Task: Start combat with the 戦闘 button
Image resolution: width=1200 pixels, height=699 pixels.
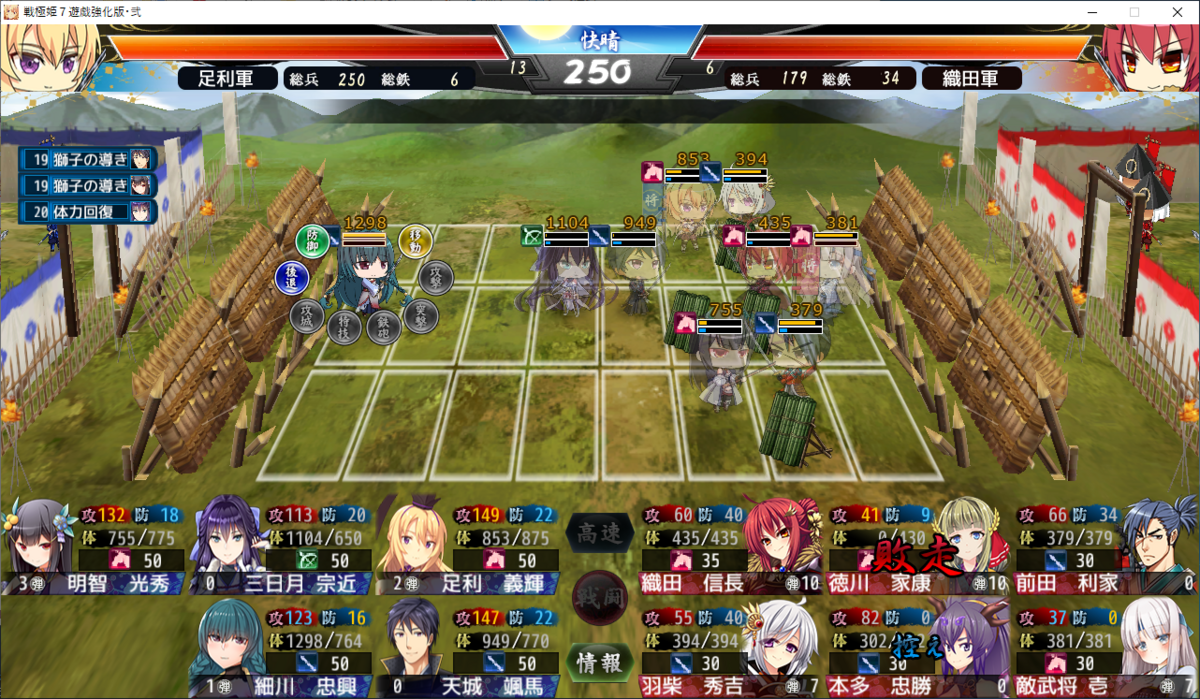Action: click(600, 597)
